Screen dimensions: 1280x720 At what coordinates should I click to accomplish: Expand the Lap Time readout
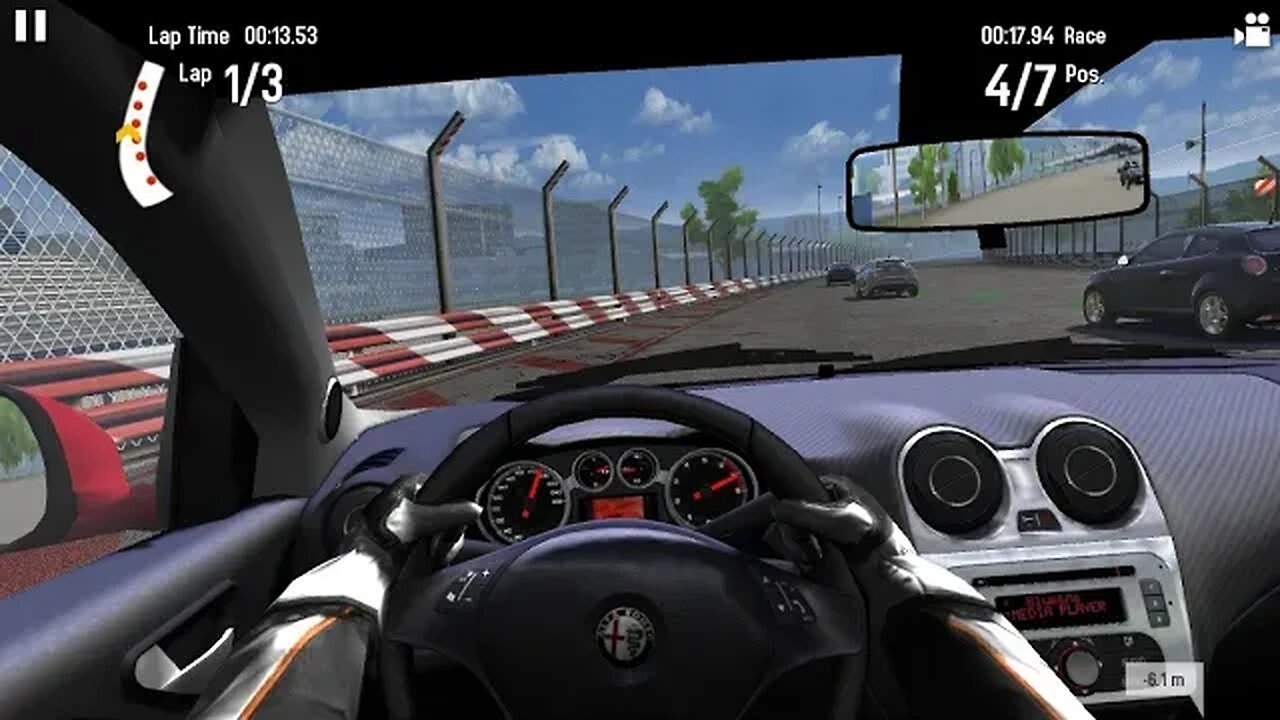pyautogui.click(x=236, y=36)
